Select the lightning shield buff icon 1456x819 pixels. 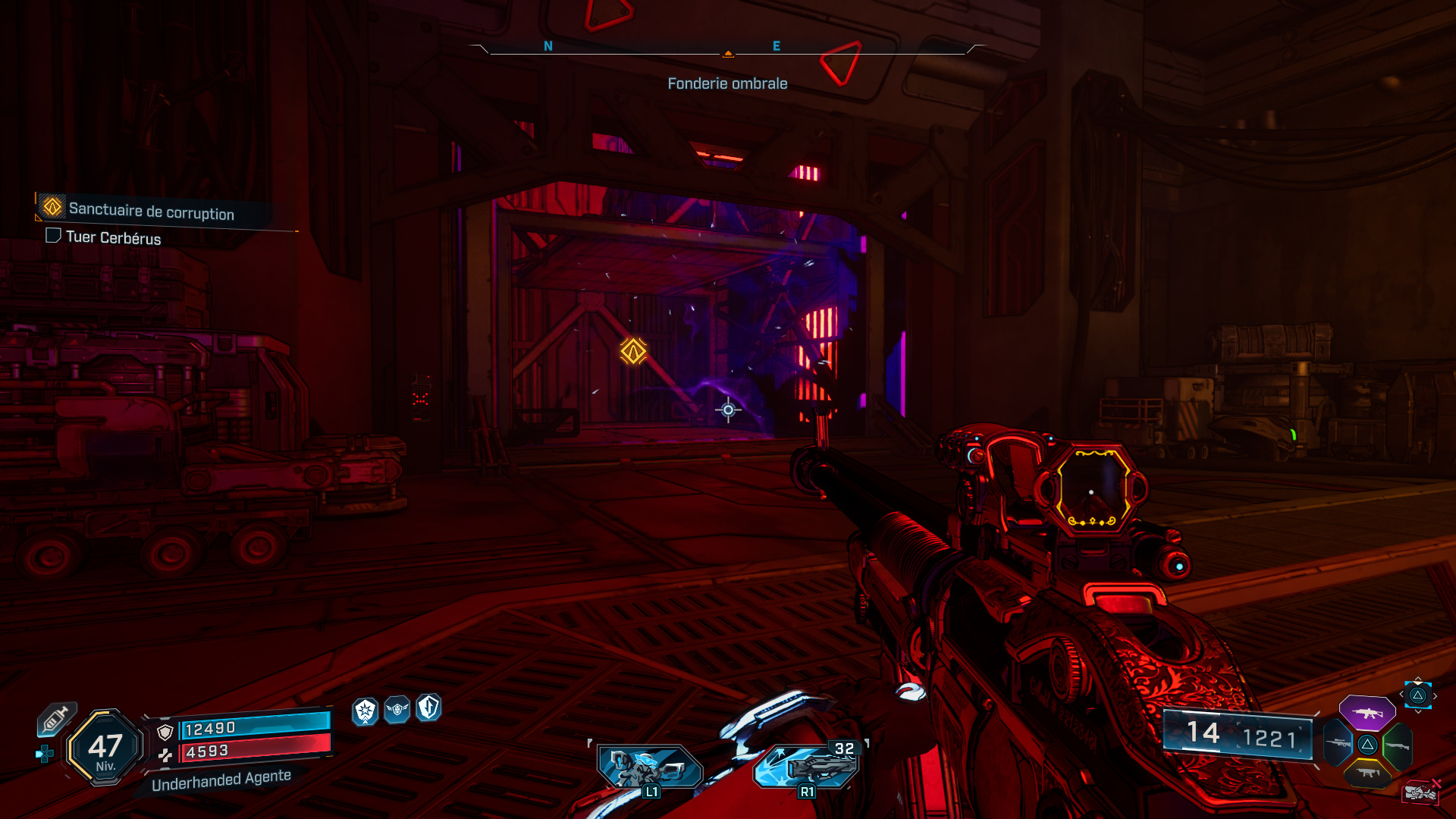tap(428, 708)
